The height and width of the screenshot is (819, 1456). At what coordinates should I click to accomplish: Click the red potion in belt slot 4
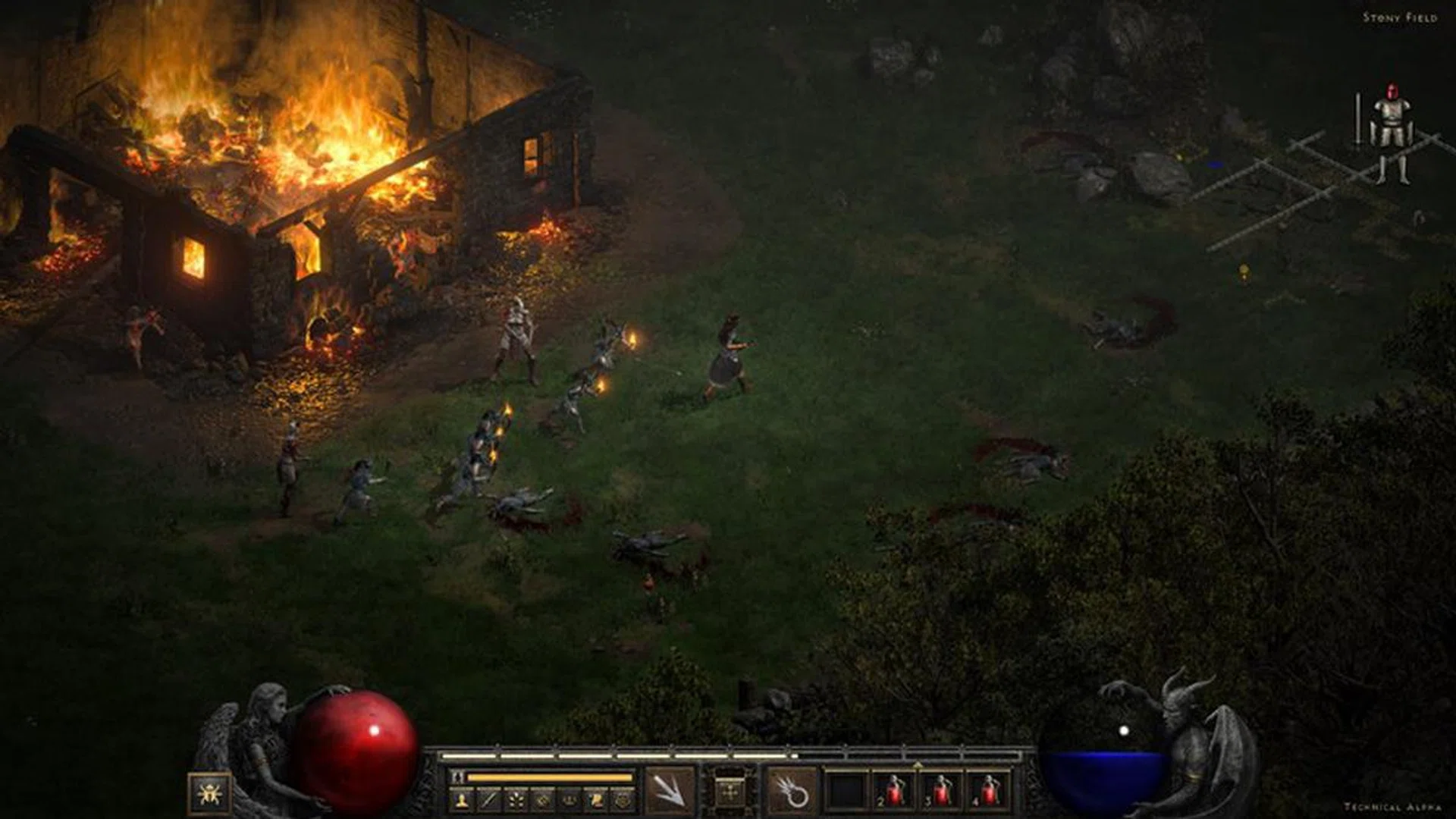(x=988, y=792)
